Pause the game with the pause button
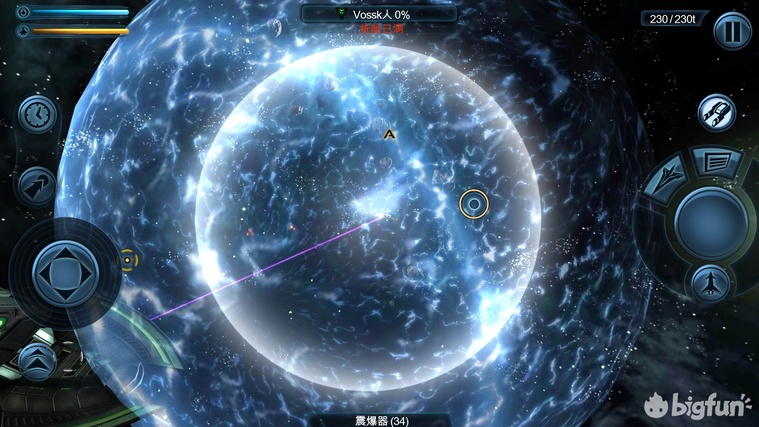The image size is (759, 427). (x=732, y=30)
